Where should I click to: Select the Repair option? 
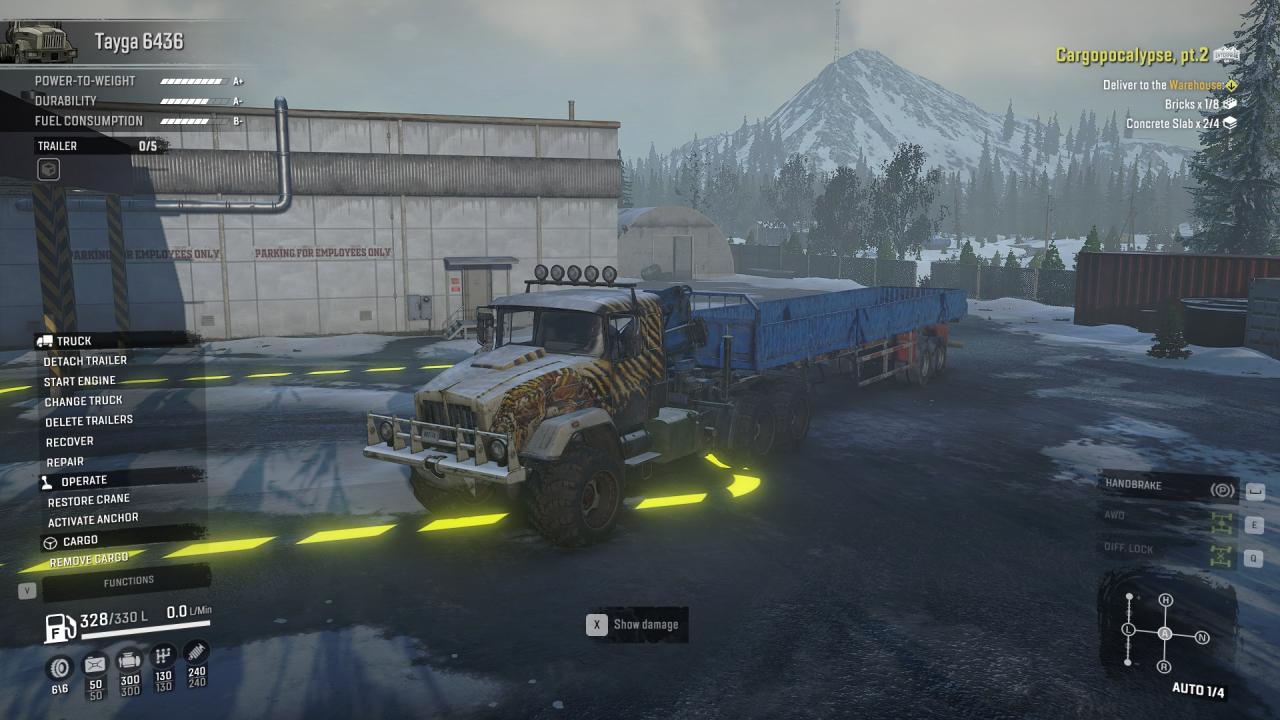[x=65, y=462]
